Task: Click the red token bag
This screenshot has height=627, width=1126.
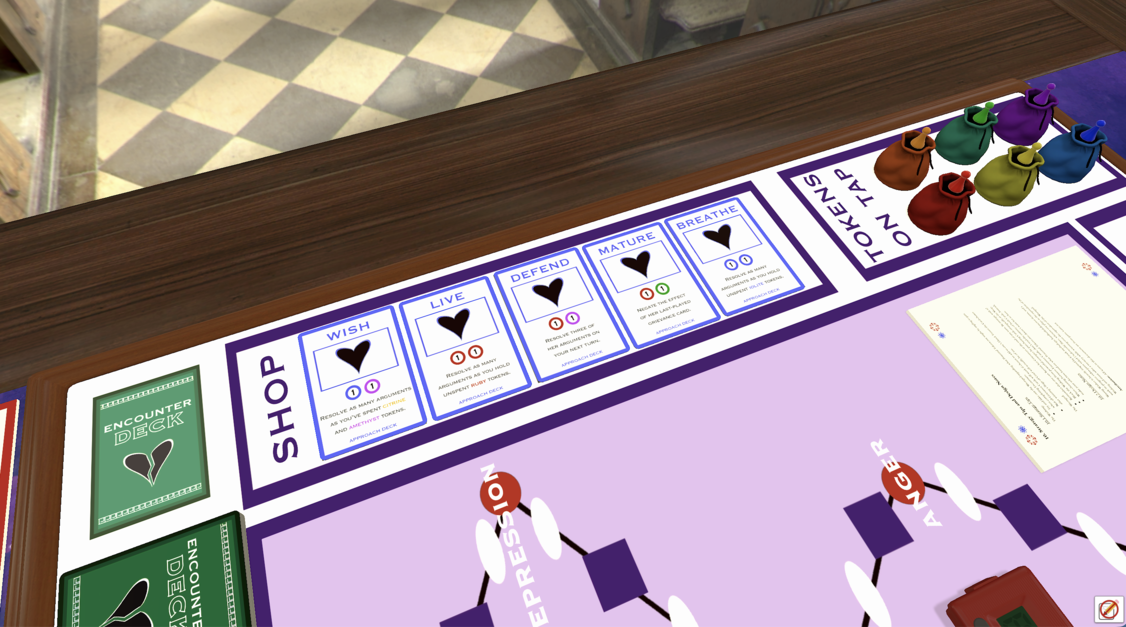Action: point(940,203)
